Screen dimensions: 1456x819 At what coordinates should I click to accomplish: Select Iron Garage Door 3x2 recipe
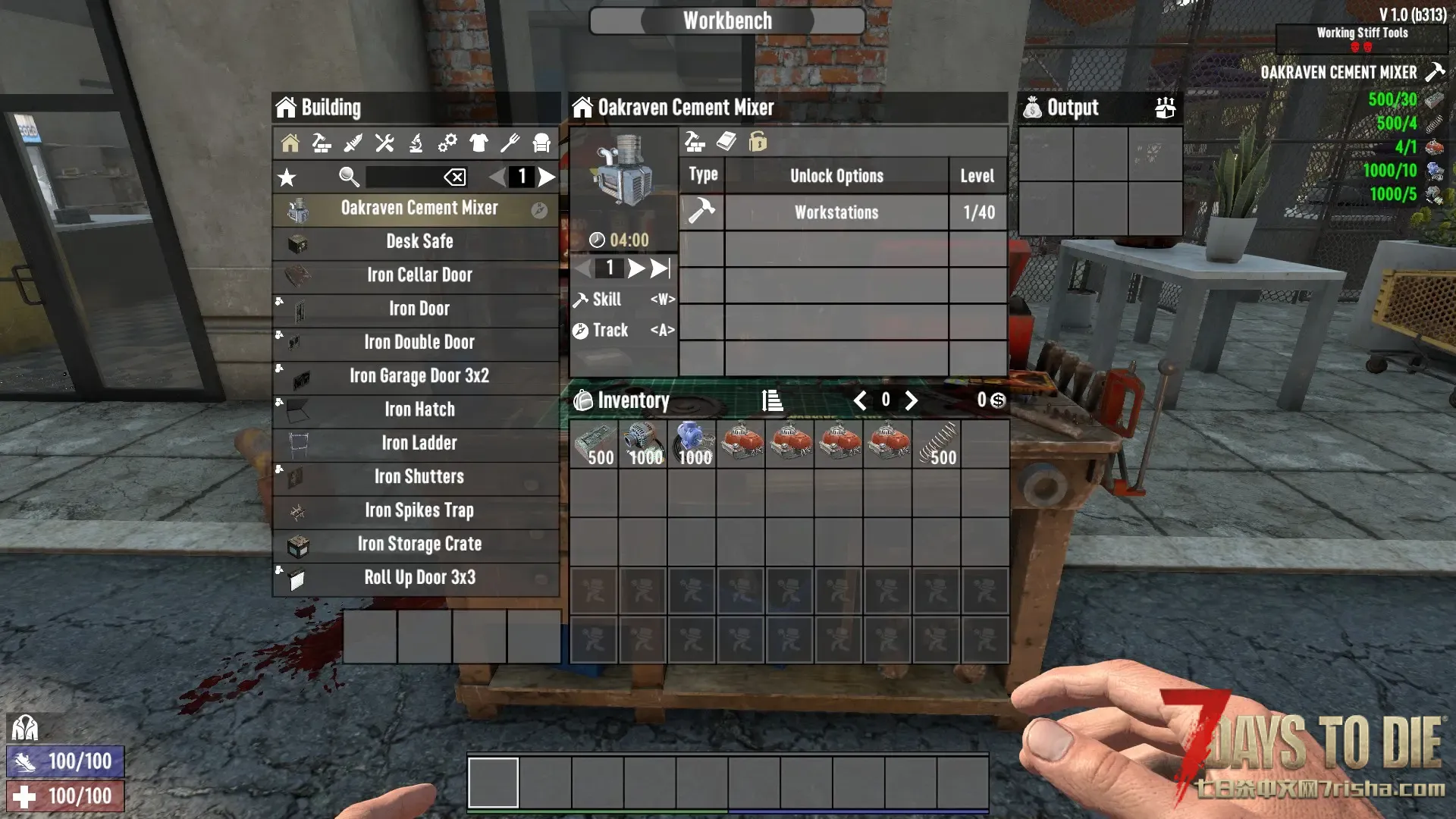[419, 376]
